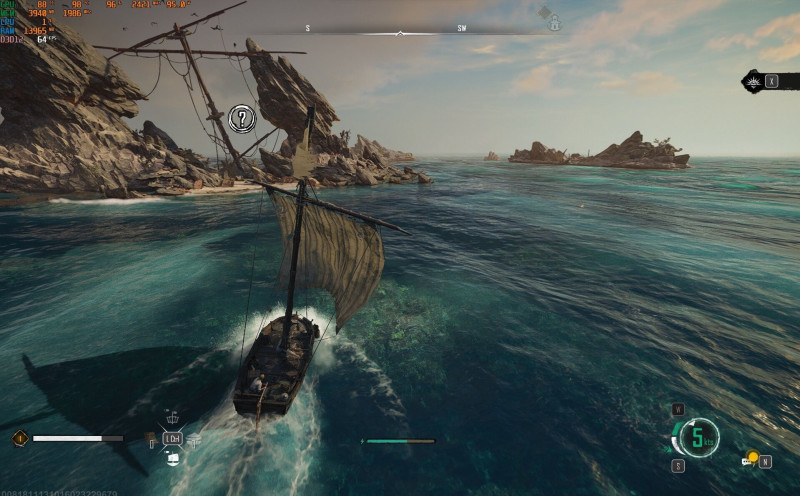
Task: Select the flag icon below the action wheel
Action: click(x=172, y=458)
